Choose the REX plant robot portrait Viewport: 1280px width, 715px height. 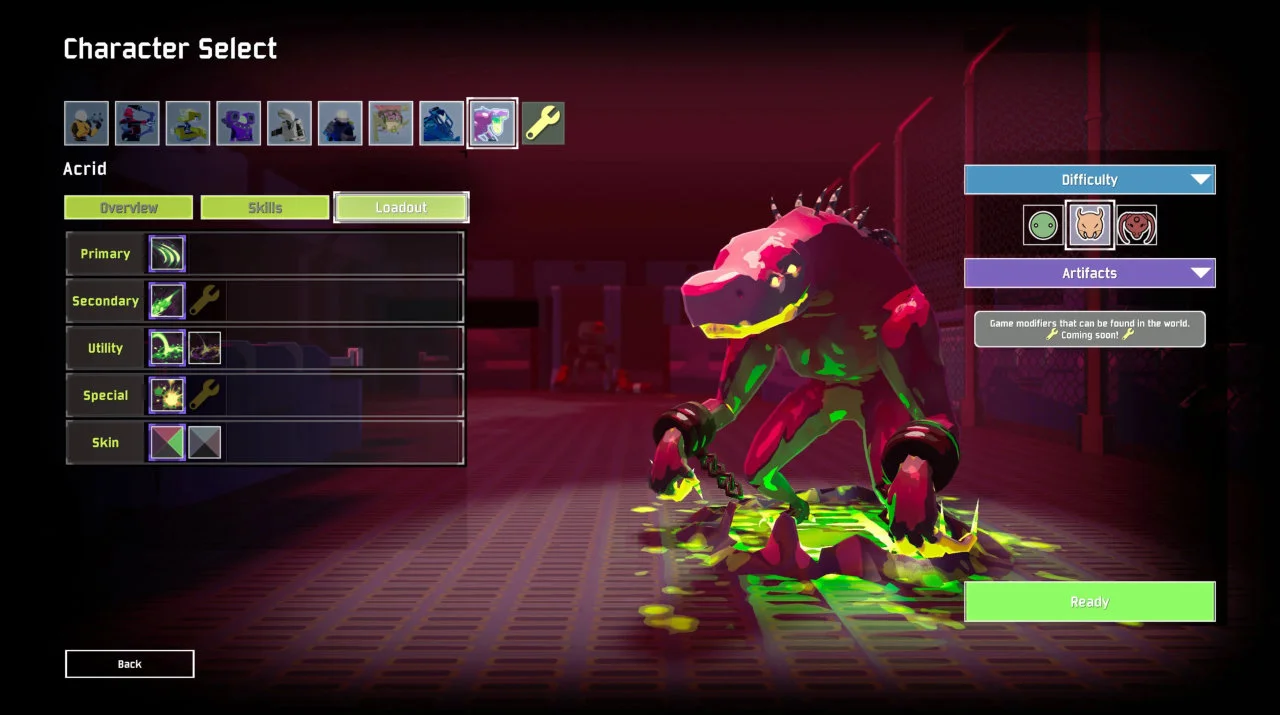[391, 123]
